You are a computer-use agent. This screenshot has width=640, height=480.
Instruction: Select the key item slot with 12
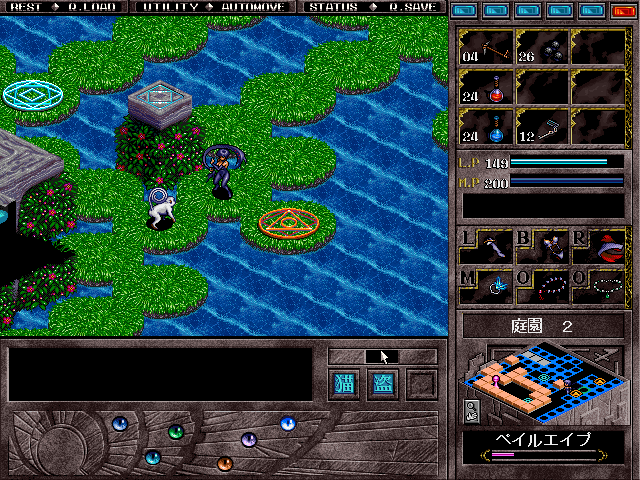coord(543,125)
